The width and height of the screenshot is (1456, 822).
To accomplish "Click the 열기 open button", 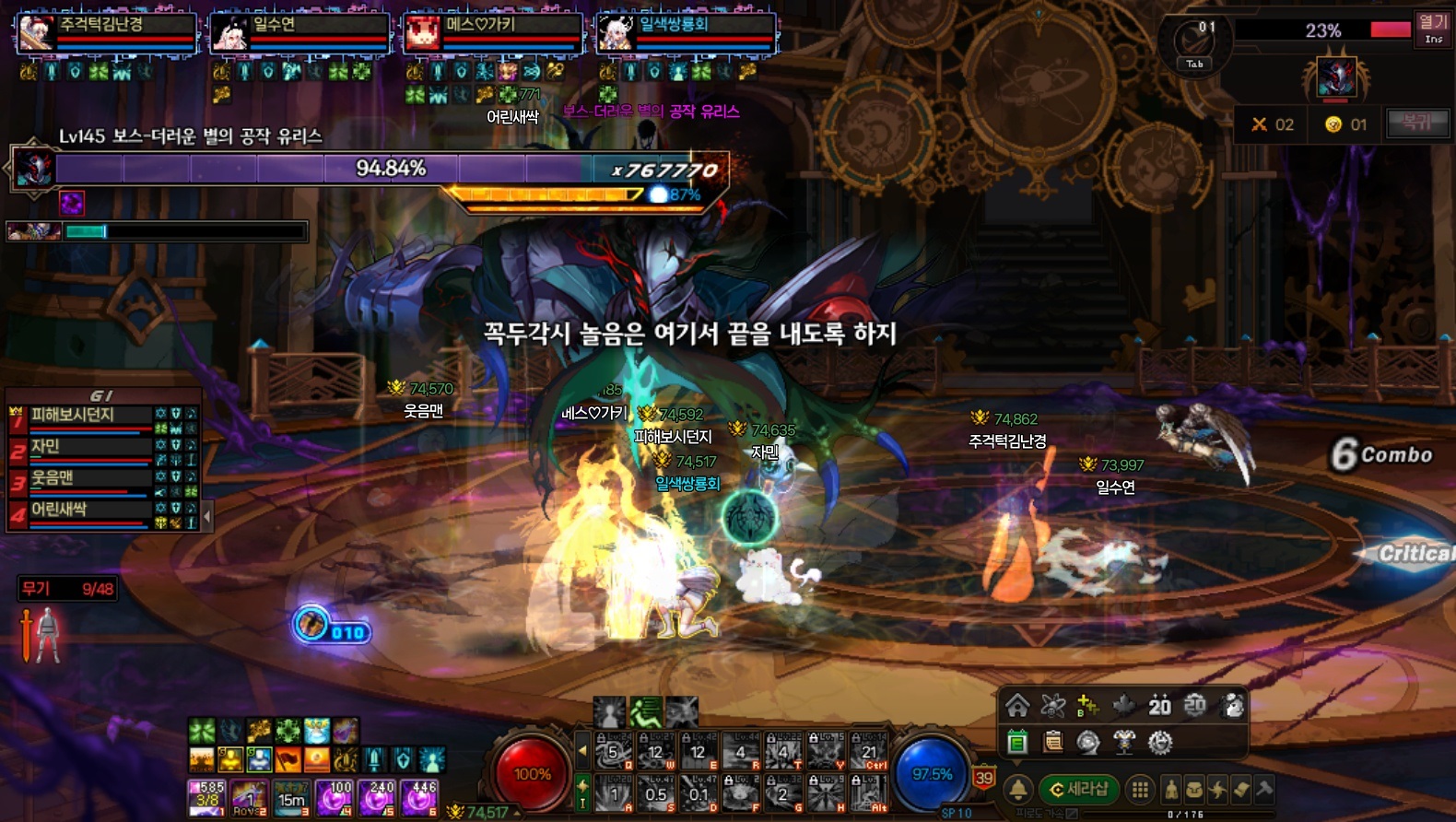I will click(1433, 27).
